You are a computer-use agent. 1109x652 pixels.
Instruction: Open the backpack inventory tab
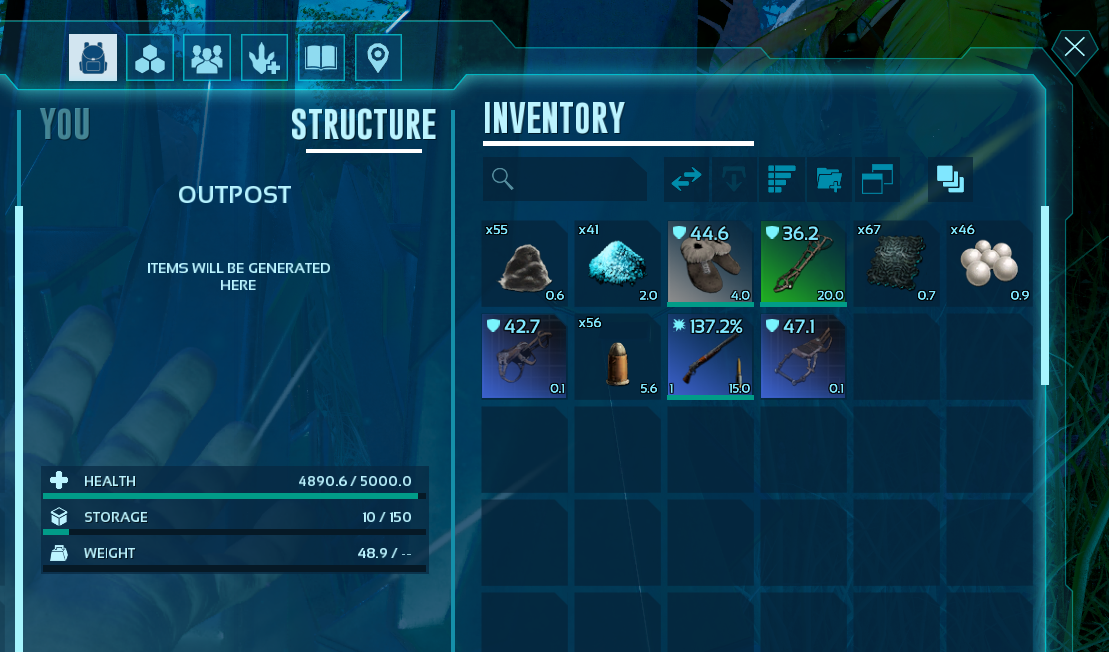point(93,58)
